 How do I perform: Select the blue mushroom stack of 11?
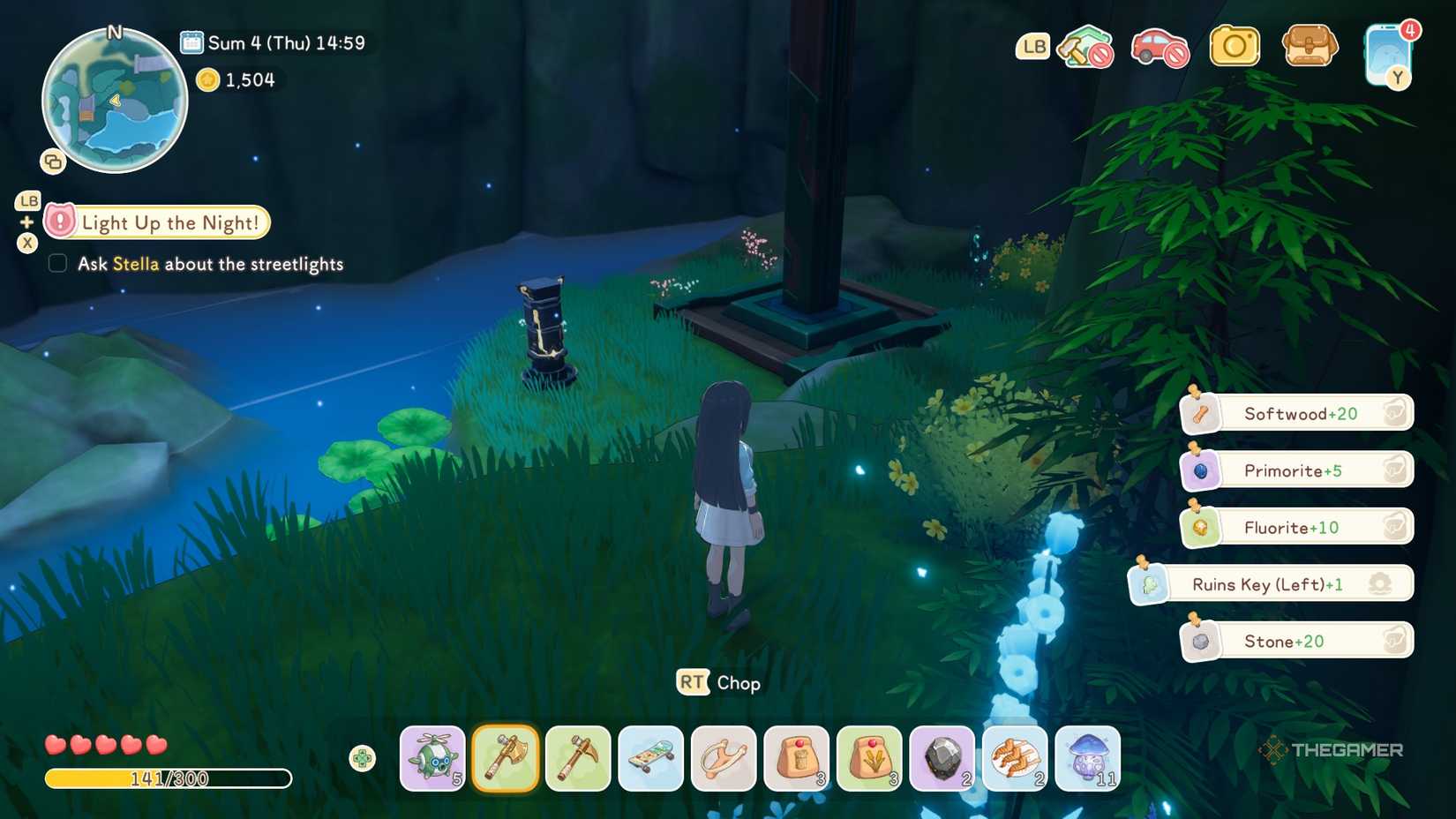[x=1087, y=757]
